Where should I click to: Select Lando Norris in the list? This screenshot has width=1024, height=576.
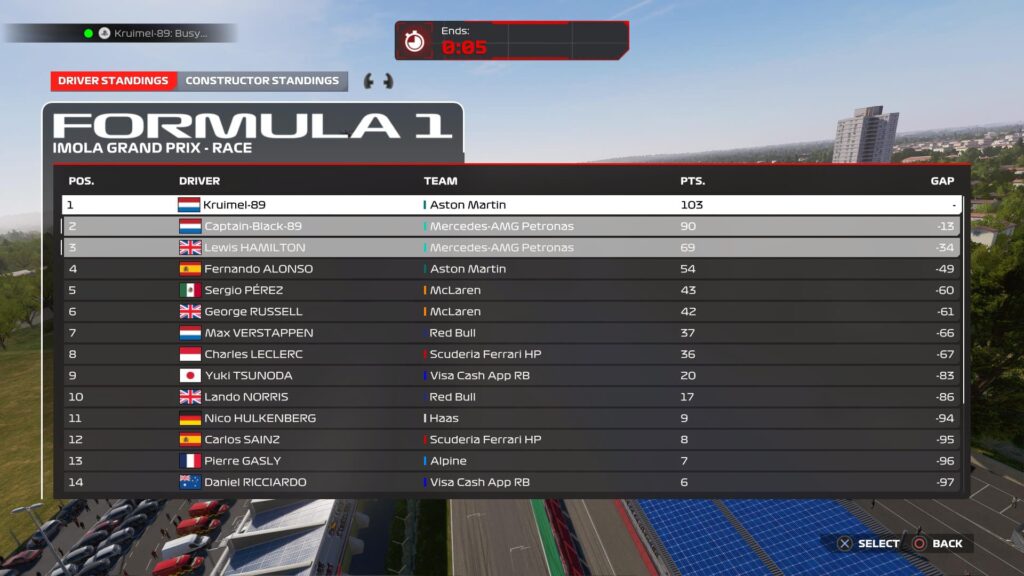coord(510,397)
